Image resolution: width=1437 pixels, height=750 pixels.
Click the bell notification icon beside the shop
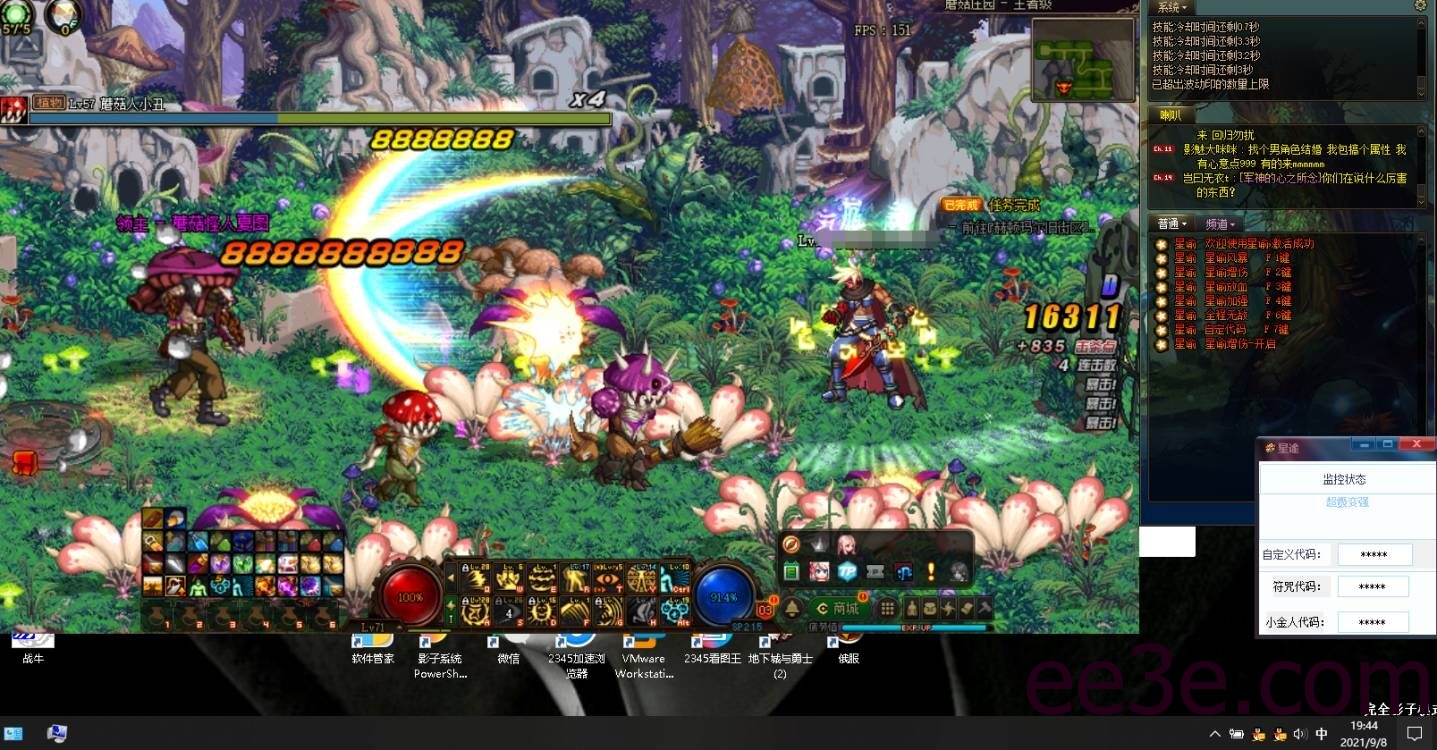point(793,608)
